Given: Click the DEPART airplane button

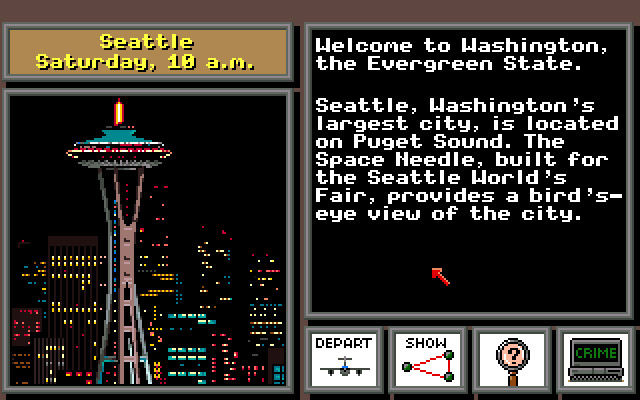Looking at the screenshot, I should pyautogui.click(x=343, y=358).
